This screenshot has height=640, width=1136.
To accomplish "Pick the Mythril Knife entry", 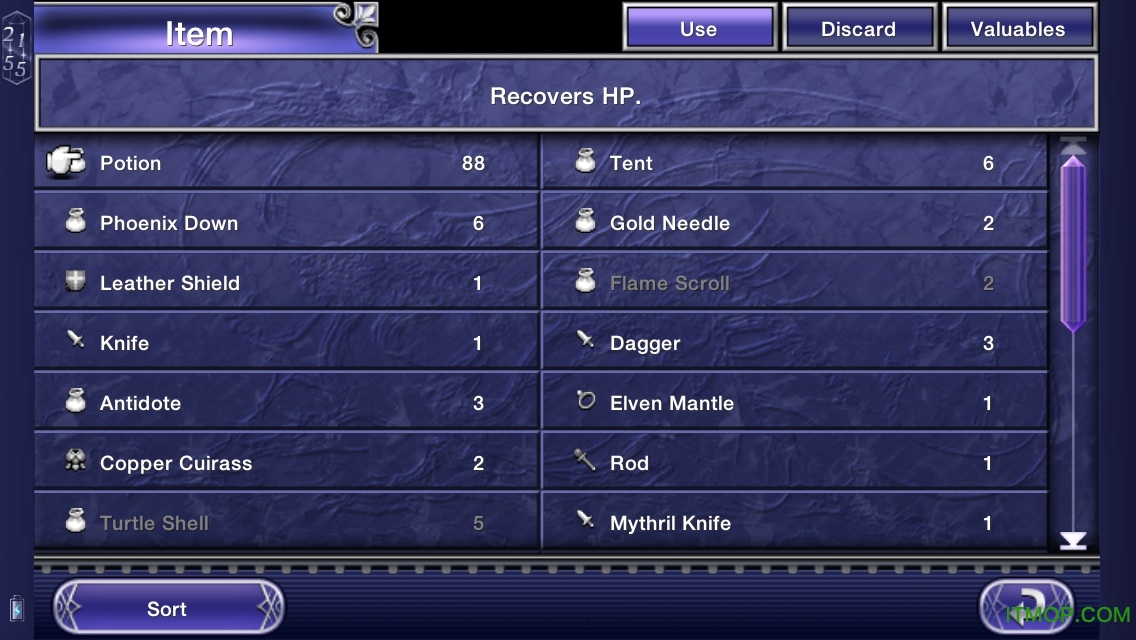I will 794,522.
